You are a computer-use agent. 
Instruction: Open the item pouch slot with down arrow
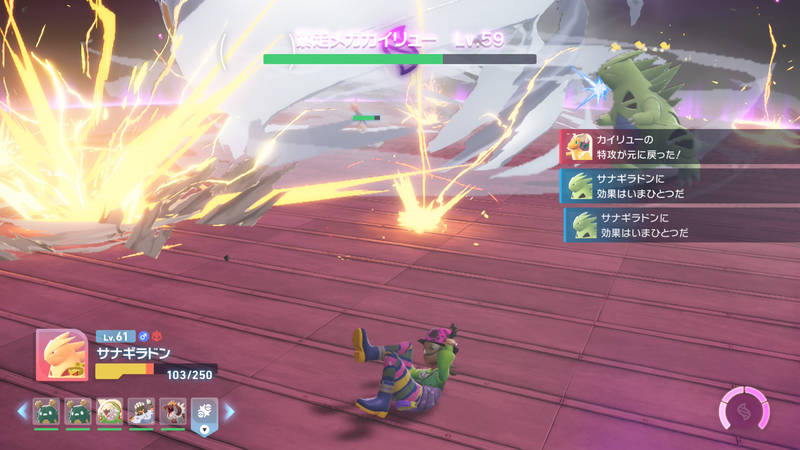pos(204,413)
